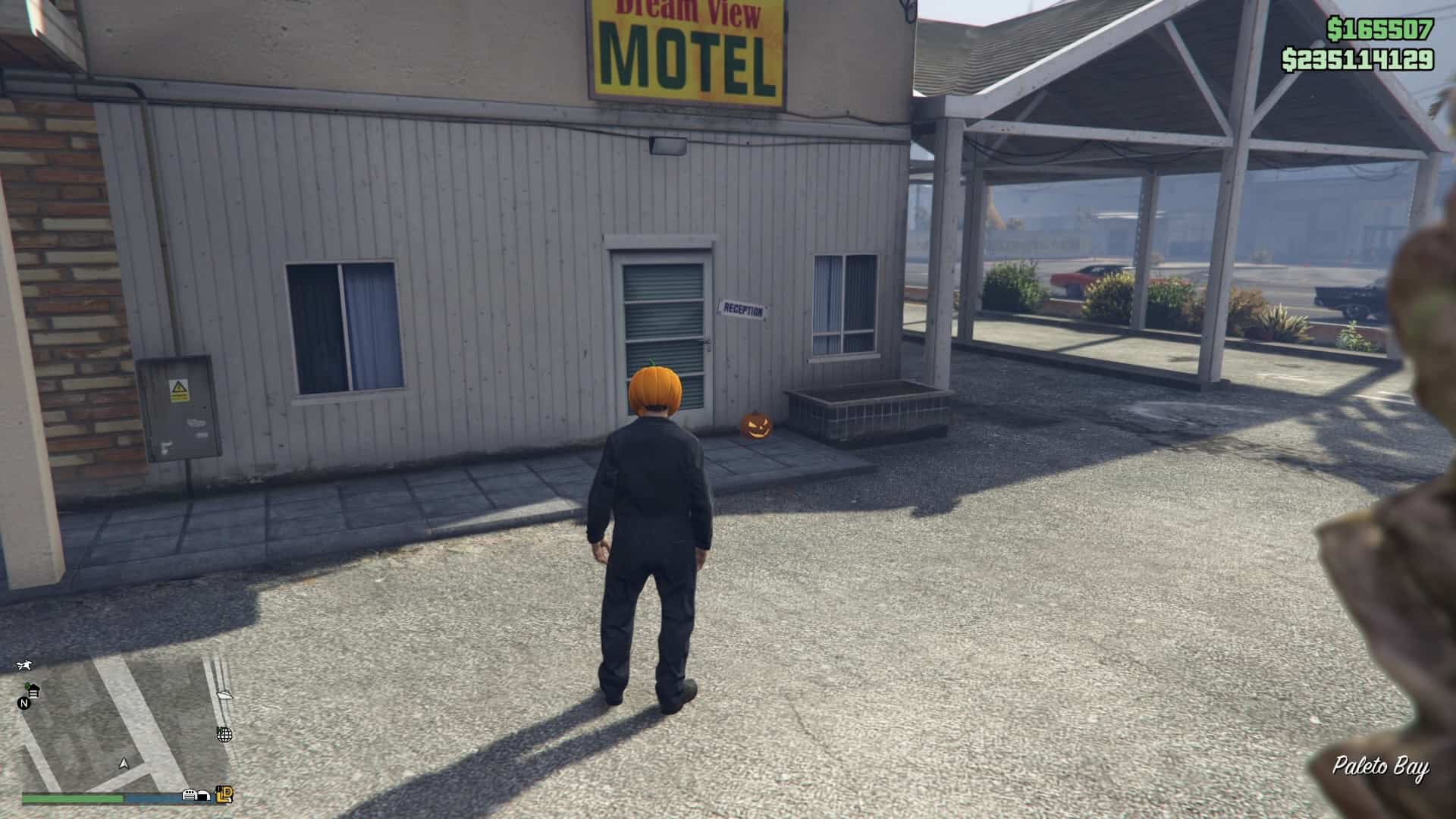Click the safehouse blip on the minimap

33,691
